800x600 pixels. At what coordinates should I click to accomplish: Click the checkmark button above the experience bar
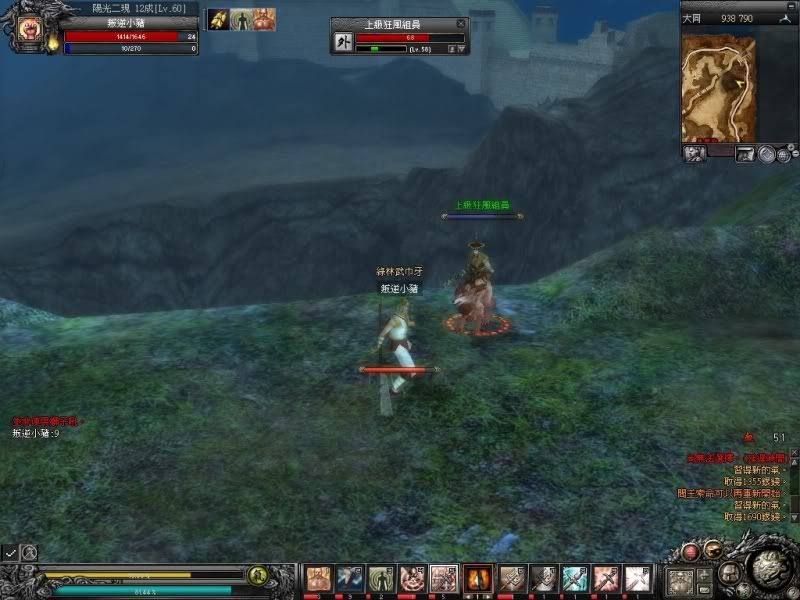click(x=11, y=551)
